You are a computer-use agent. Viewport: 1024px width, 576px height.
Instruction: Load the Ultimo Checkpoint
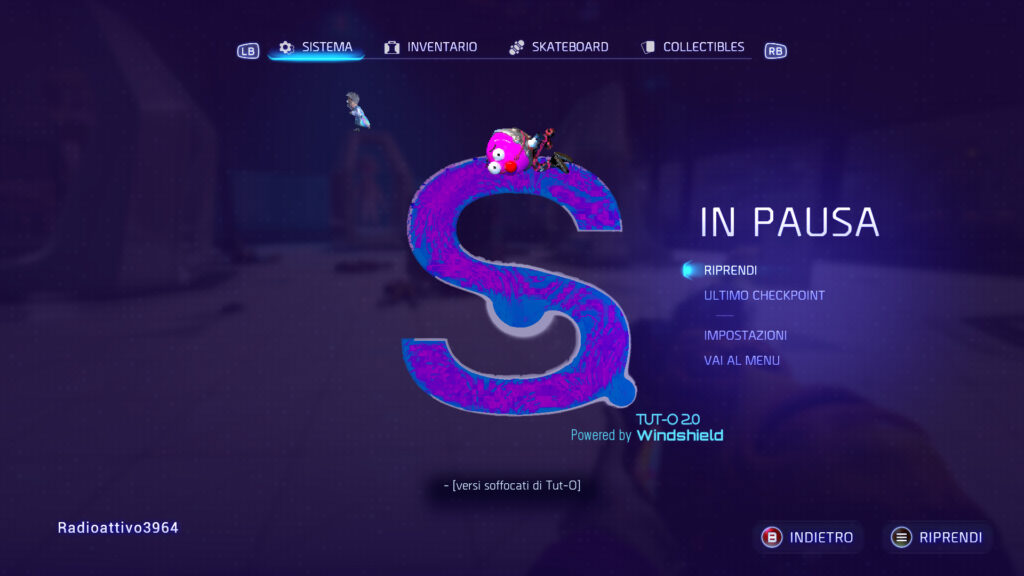(764, 295)
